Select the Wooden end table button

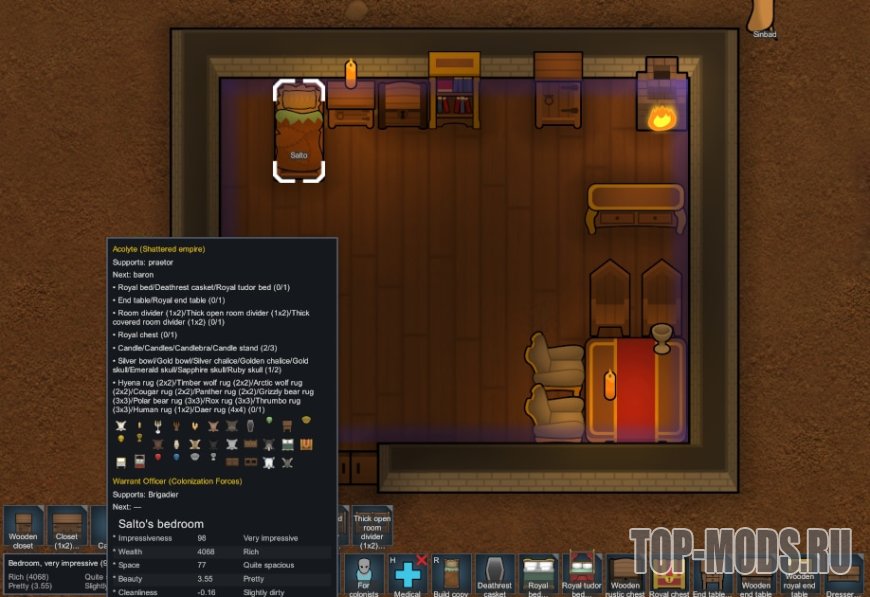(x=756, y=576)
